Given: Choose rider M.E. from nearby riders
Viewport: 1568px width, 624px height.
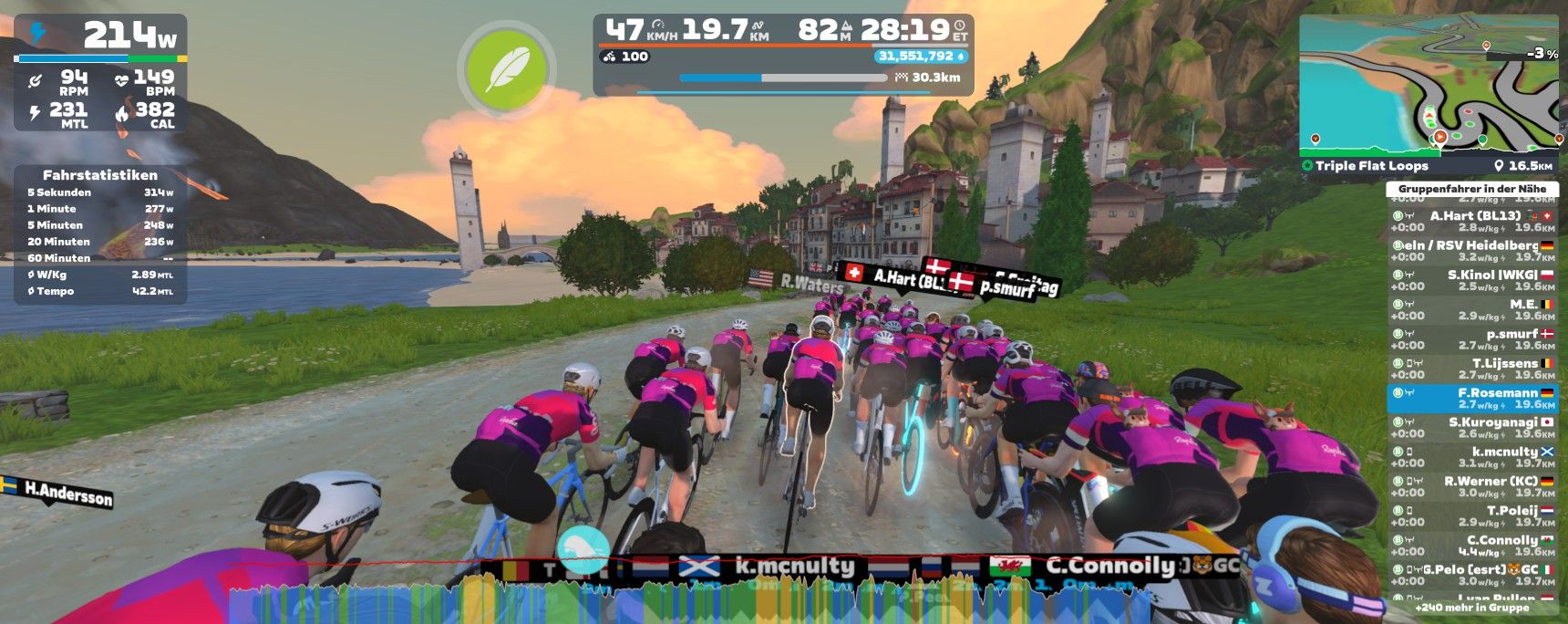Looking at the screenshot, I should (x=1472, y=309).
